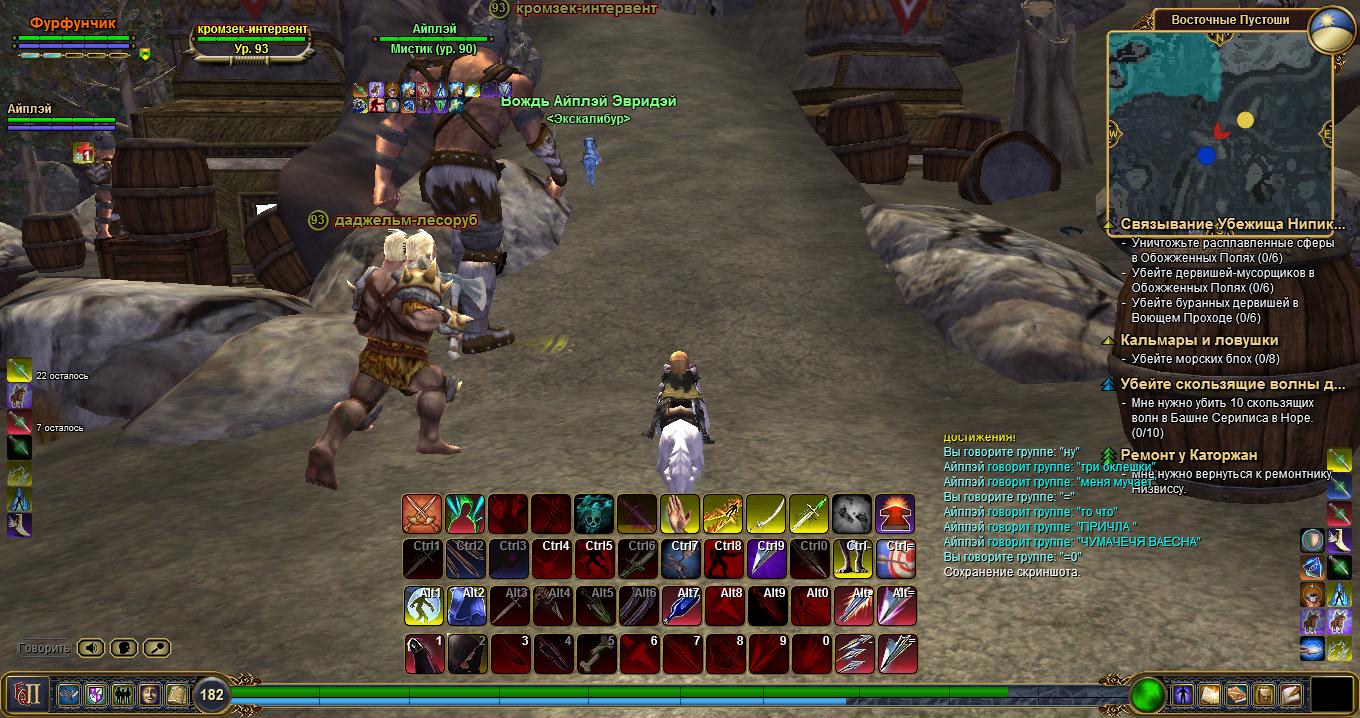The image size is (1360, 718).
Task: Click the Ctrl= target ability
Action: [x=895, y=560]
